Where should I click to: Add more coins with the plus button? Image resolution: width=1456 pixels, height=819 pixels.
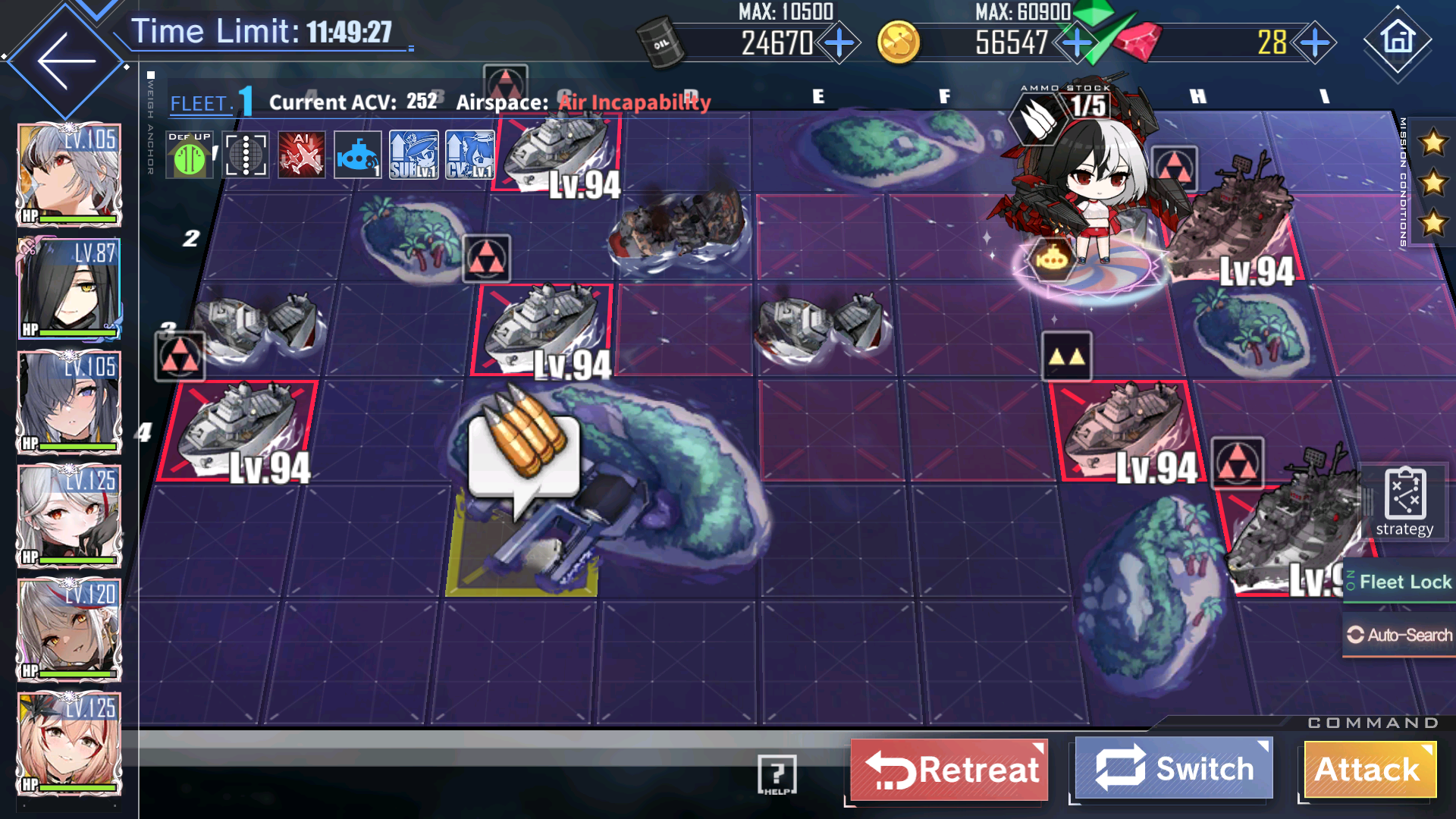coord(1075,42)
